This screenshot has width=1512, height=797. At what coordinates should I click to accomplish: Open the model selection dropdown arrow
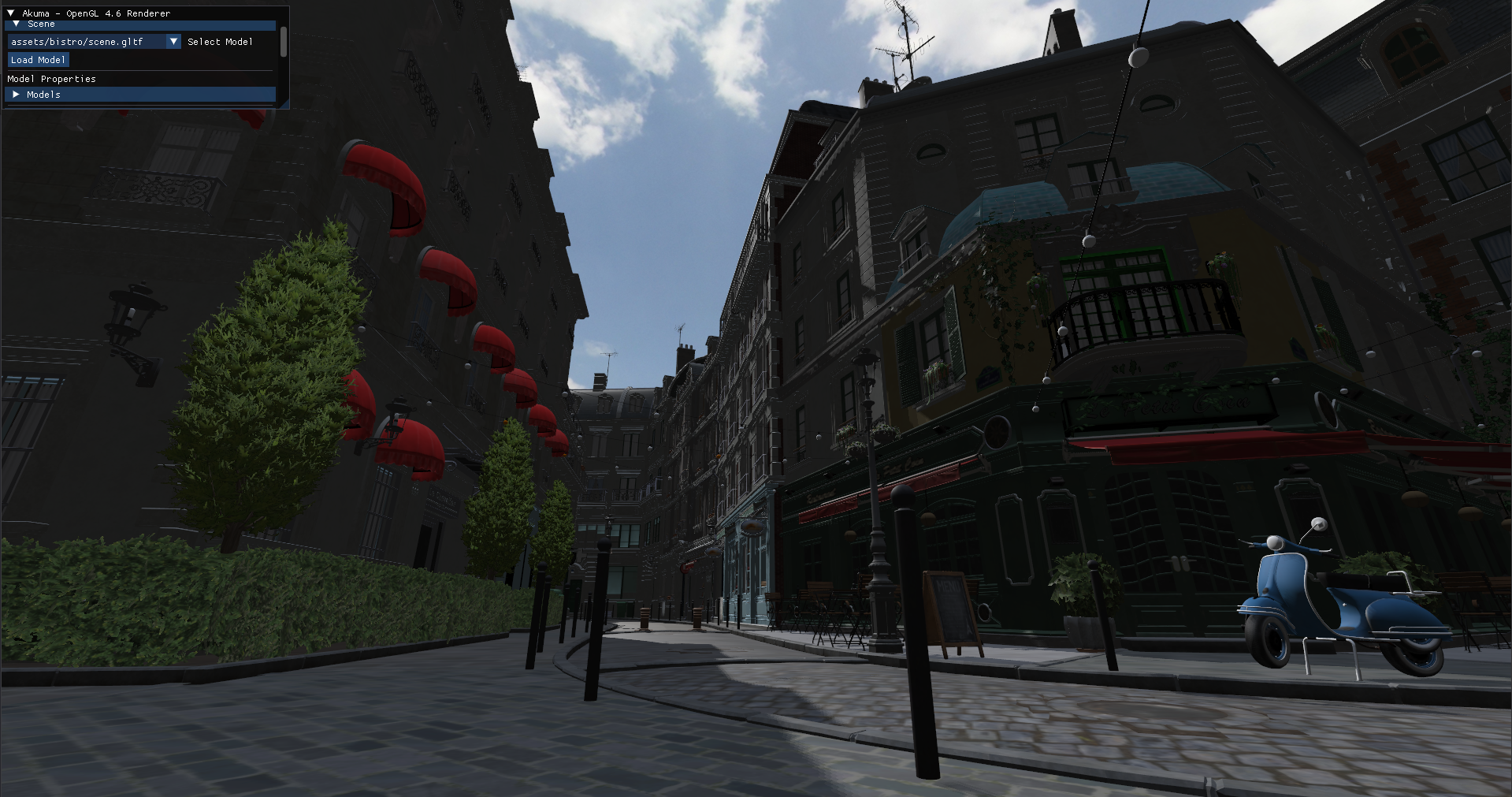[175, 41]
